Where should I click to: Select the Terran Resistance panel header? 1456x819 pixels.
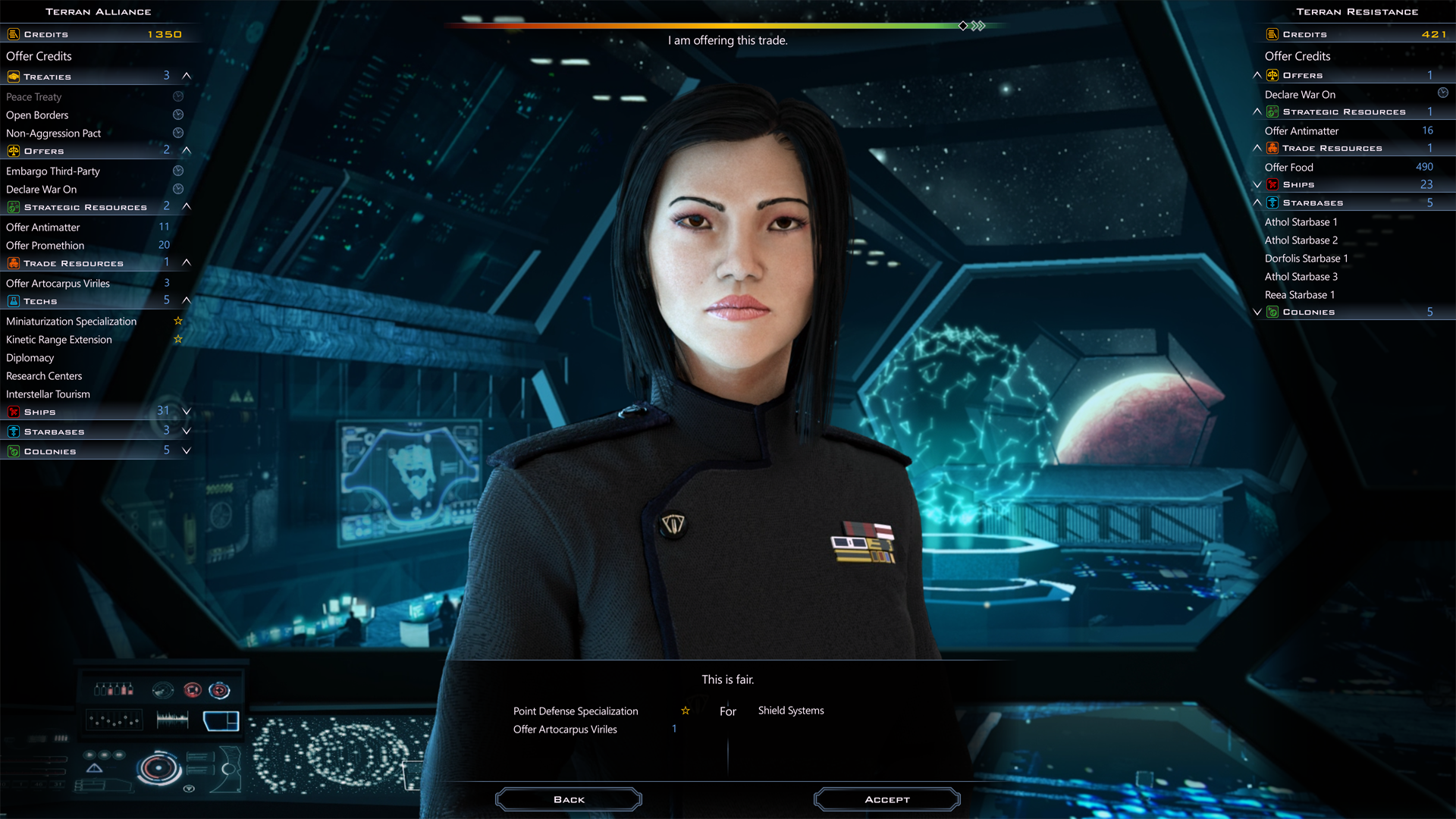(x=1357, y=11)
